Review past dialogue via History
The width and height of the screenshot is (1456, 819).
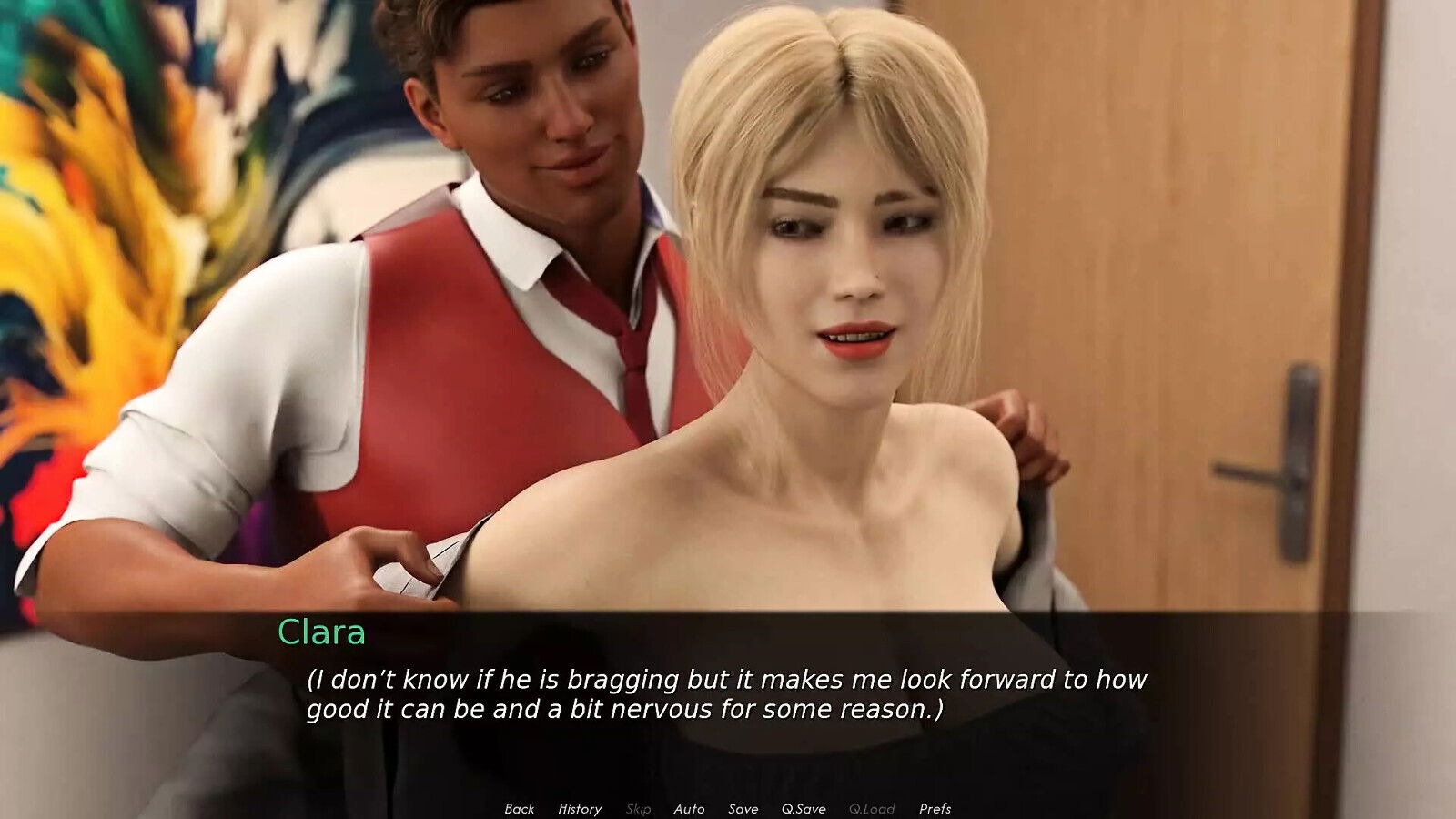click(580, 808)
